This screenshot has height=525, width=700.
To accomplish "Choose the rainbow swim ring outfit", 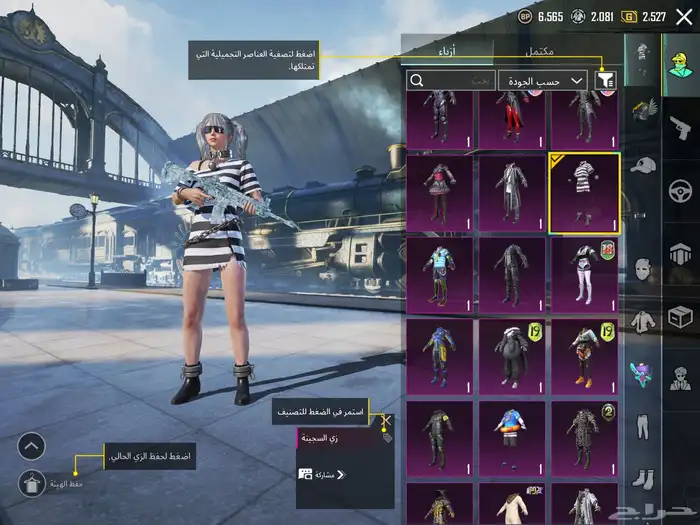I will pos(512,438).
